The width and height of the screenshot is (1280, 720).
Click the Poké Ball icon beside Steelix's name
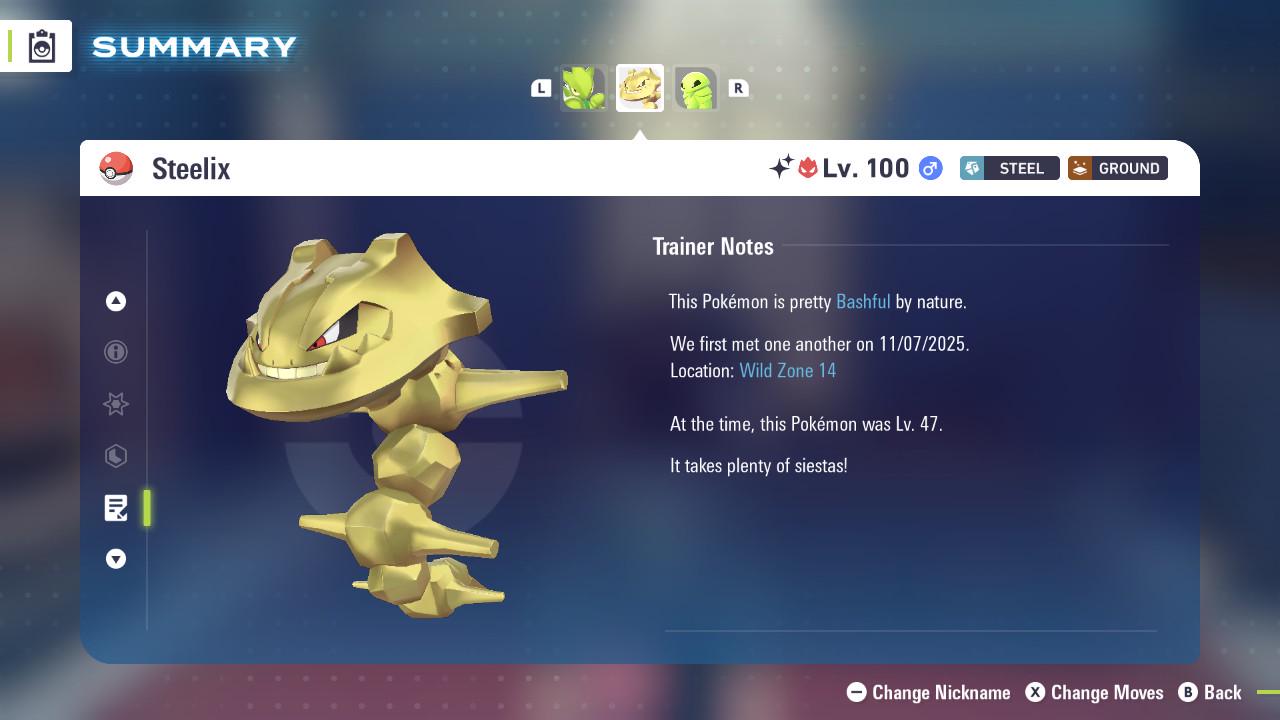pos(117,168)
